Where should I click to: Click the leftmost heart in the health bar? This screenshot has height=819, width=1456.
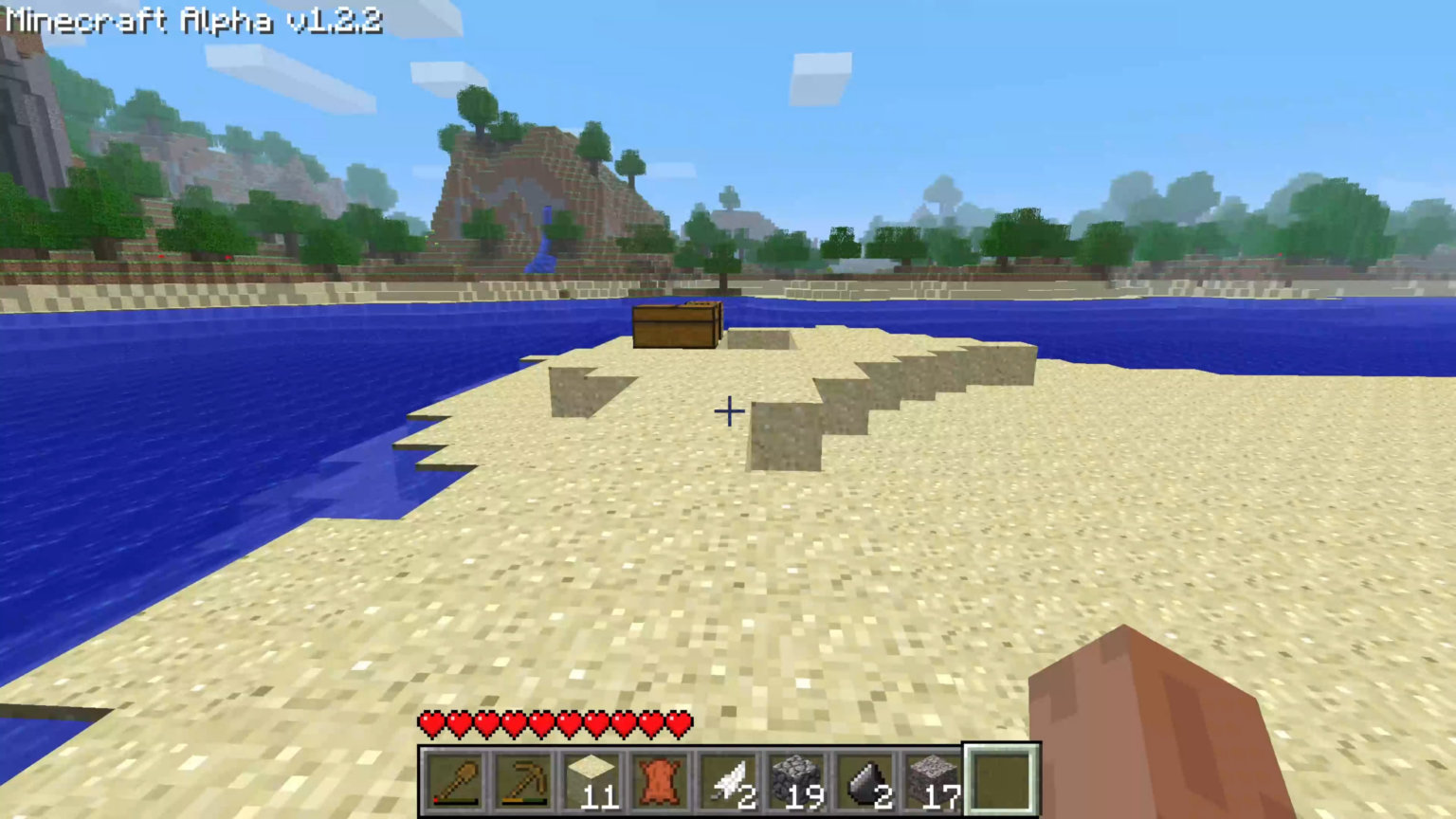point(431,723)
